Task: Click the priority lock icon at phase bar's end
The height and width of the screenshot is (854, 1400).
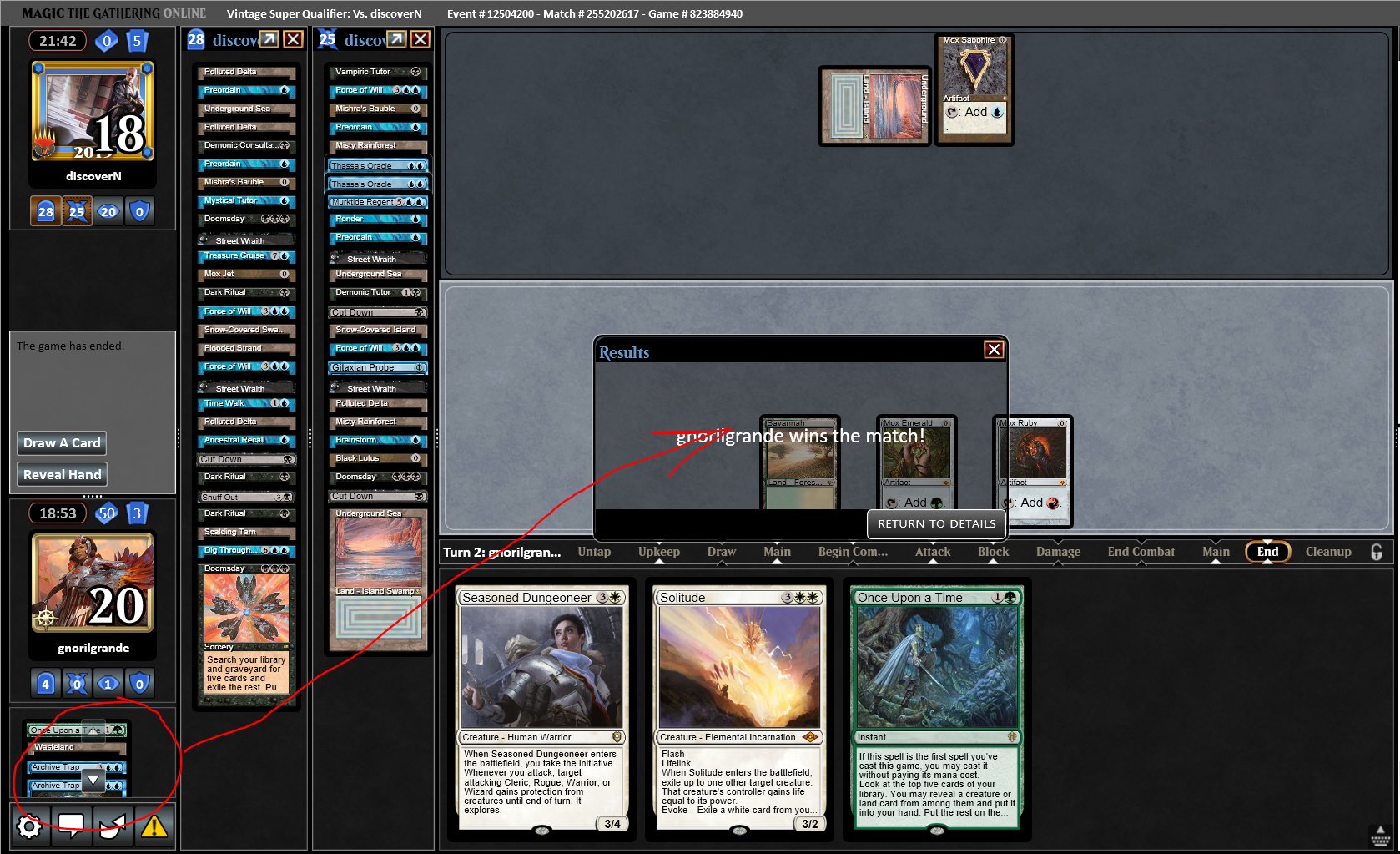Action: 1377,552
